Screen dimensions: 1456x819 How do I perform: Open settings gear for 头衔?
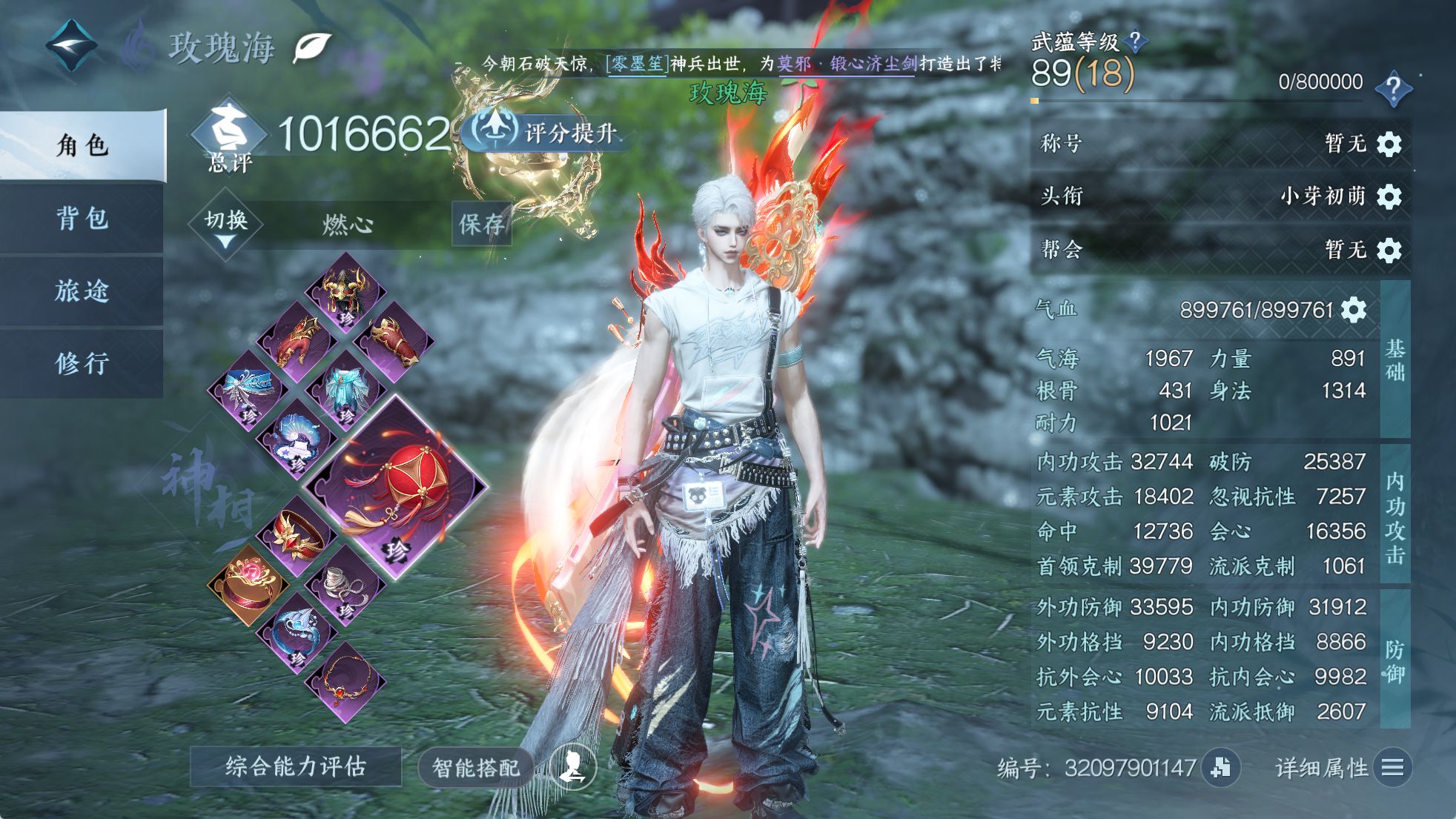coord(1389,196)
